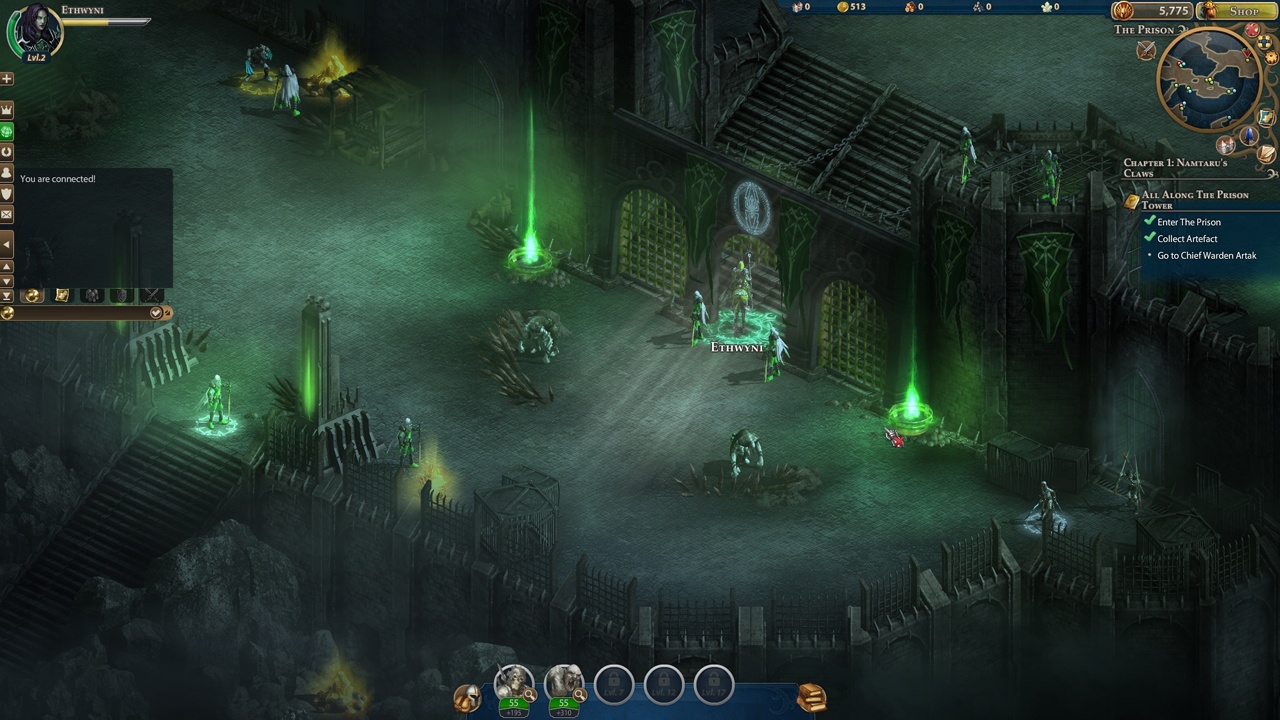Image resolution: width=1280 pixels, height=720 pixels.
Task: Select the green globe chat channel icon
Action: click(x=7, y=131)
